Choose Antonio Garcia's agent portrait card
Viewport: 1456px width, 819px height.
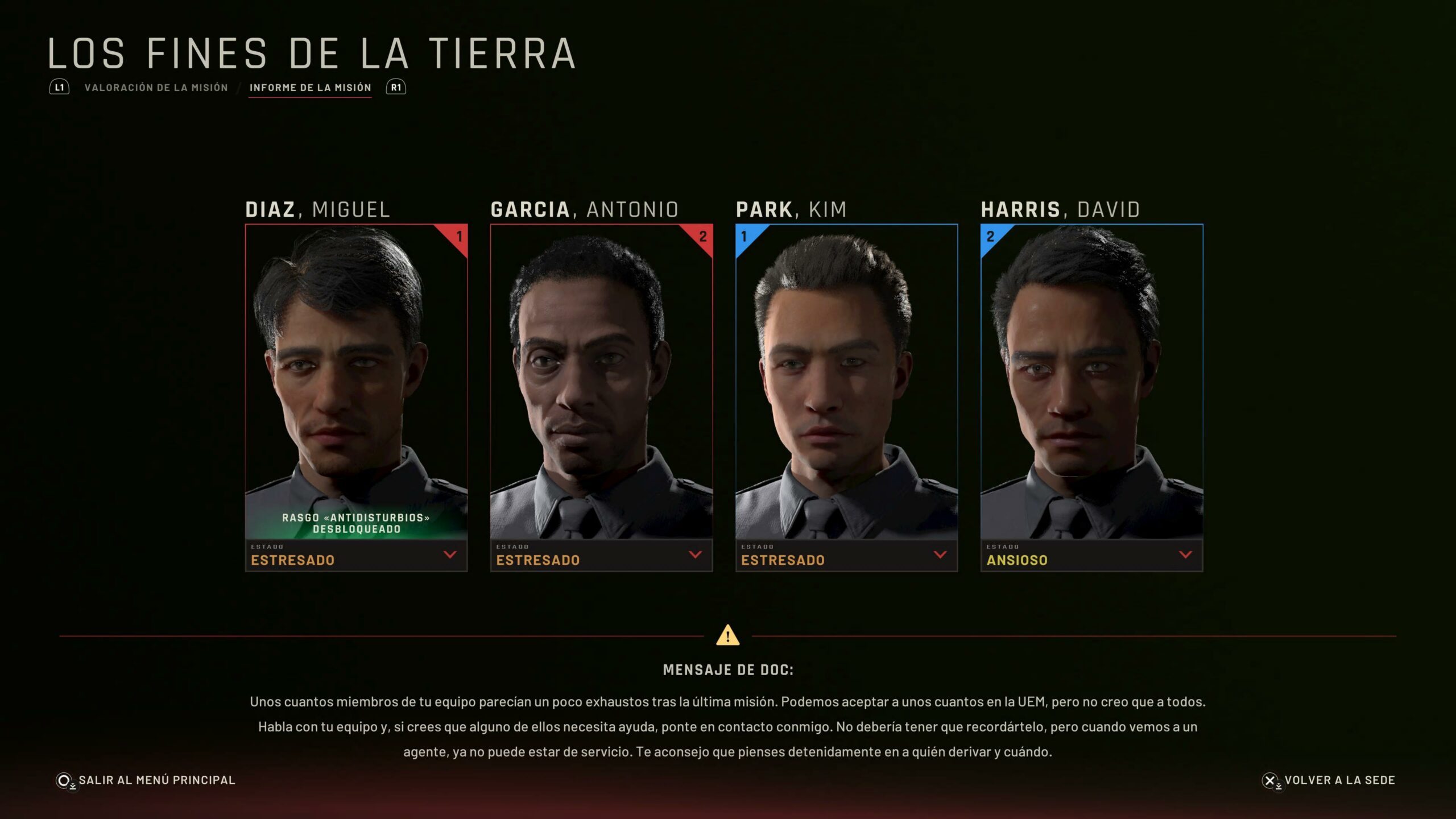click(x=601, y=381)
